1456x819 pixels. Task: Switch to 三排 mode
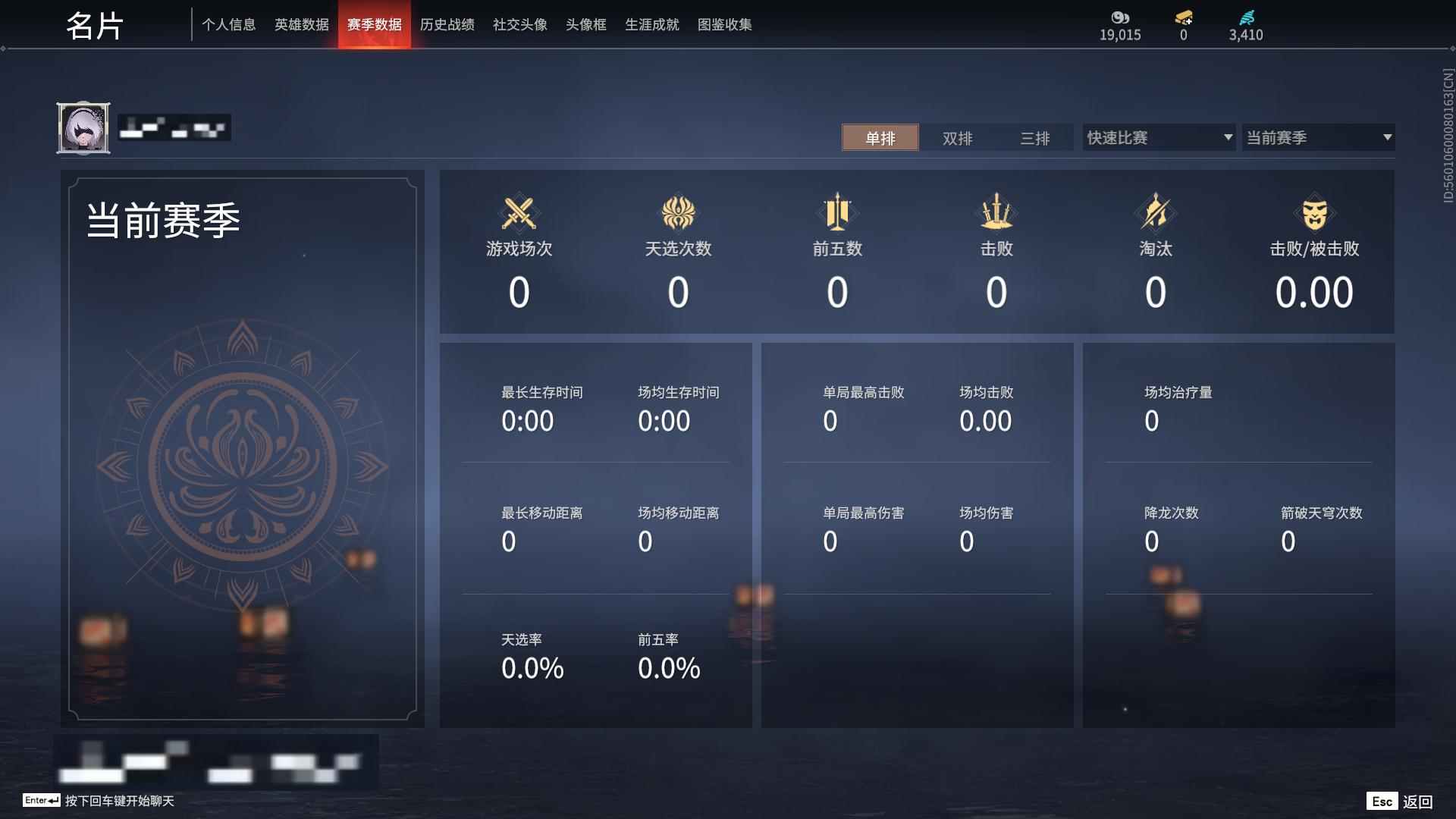(1035, 138)
